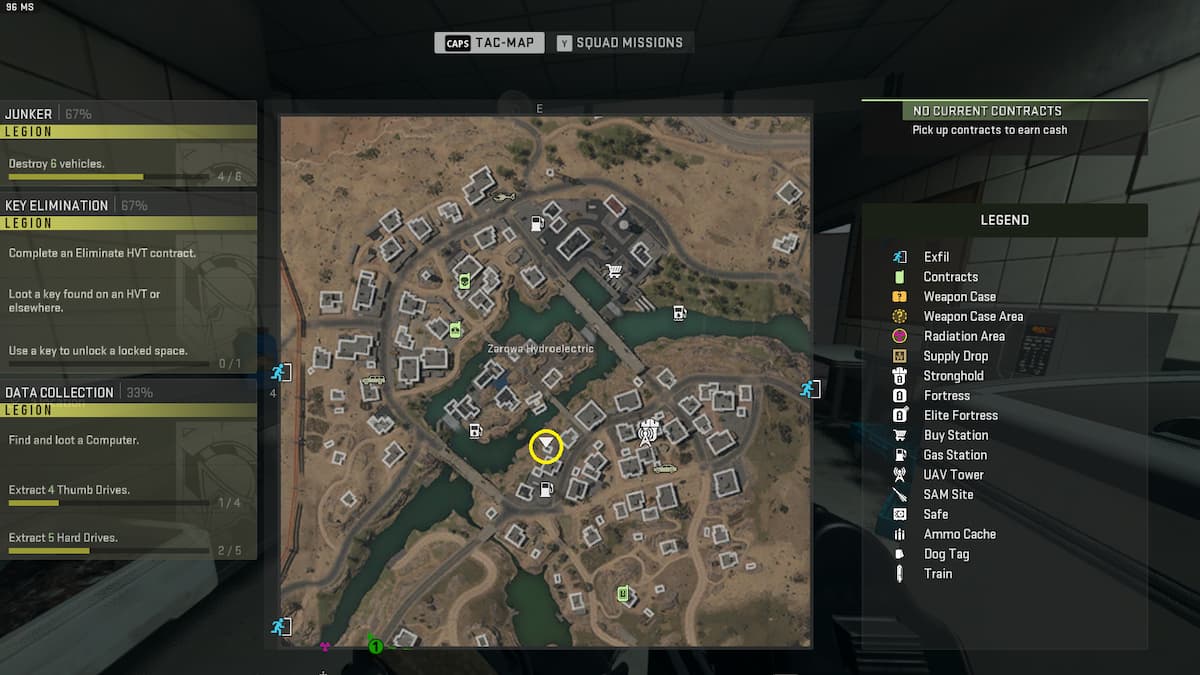Select Weapon Case Area in the legend
1200x675 pixels.
pos(972,316)
